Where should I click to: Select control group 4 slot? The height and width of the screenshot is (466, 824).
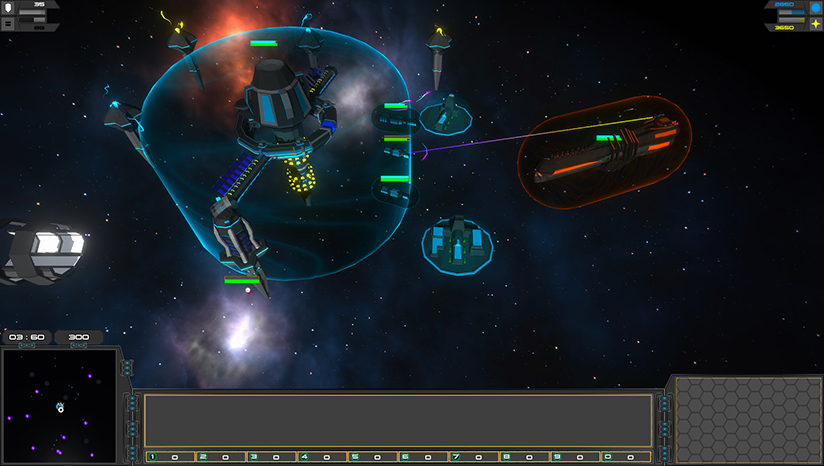point(321,457)
